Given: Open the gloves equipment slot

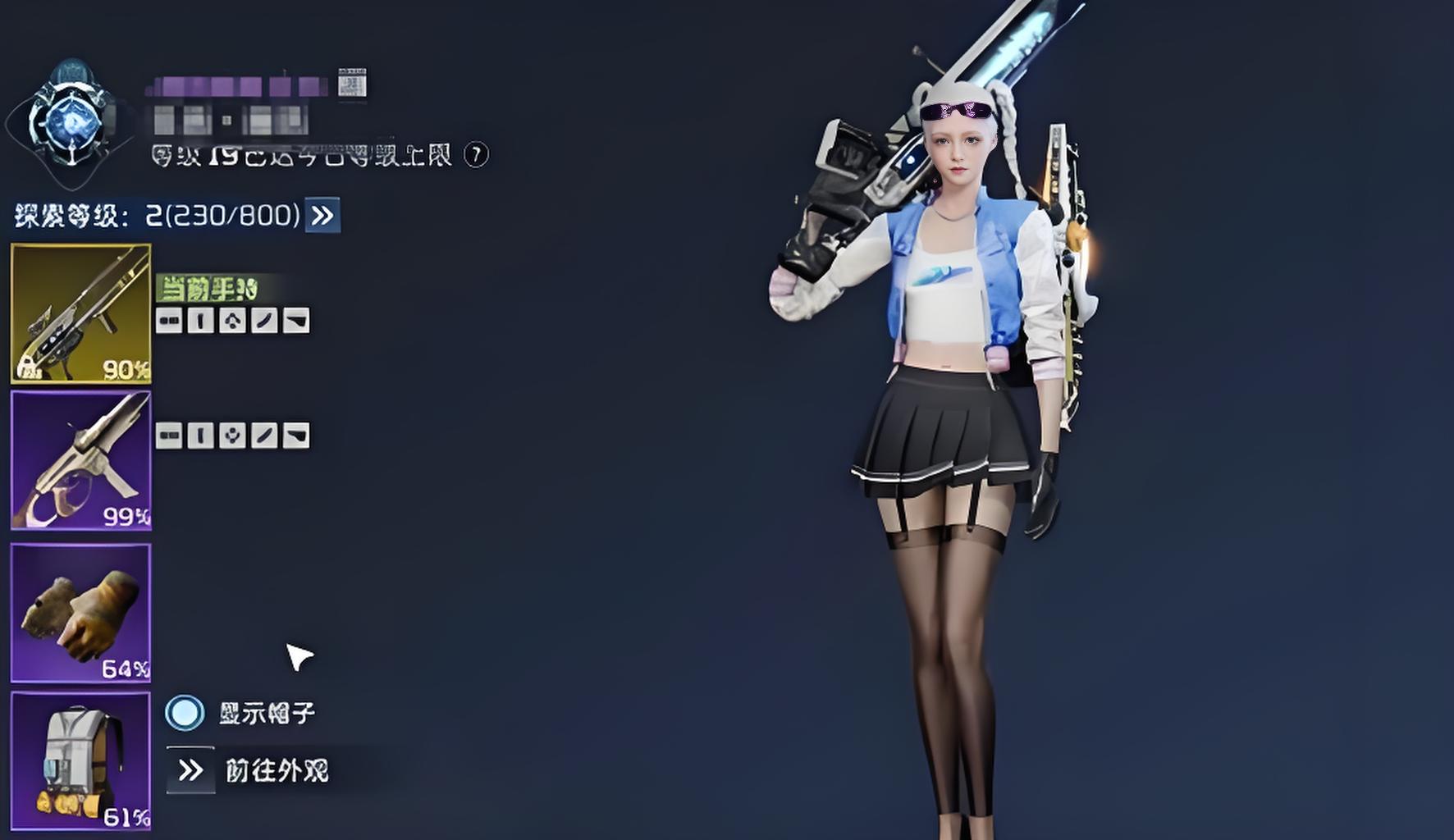Looking at the screenshot, I should 80,612.
